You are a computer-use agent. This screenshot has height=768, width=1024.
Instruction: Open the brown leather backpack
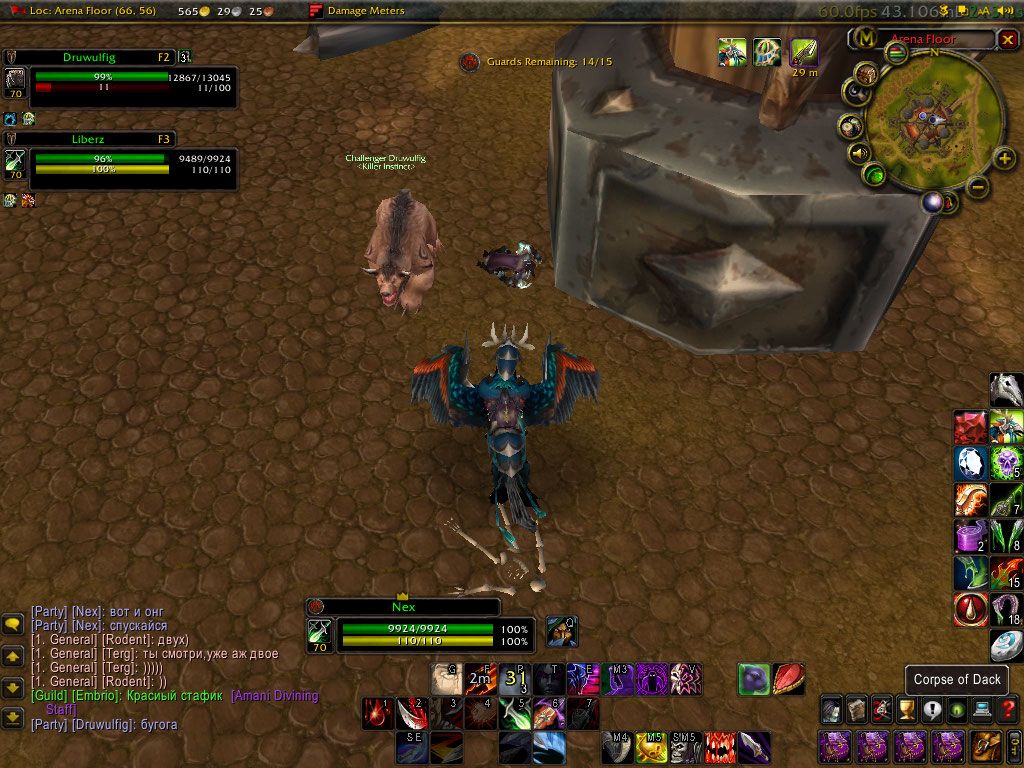click(985, 745)
